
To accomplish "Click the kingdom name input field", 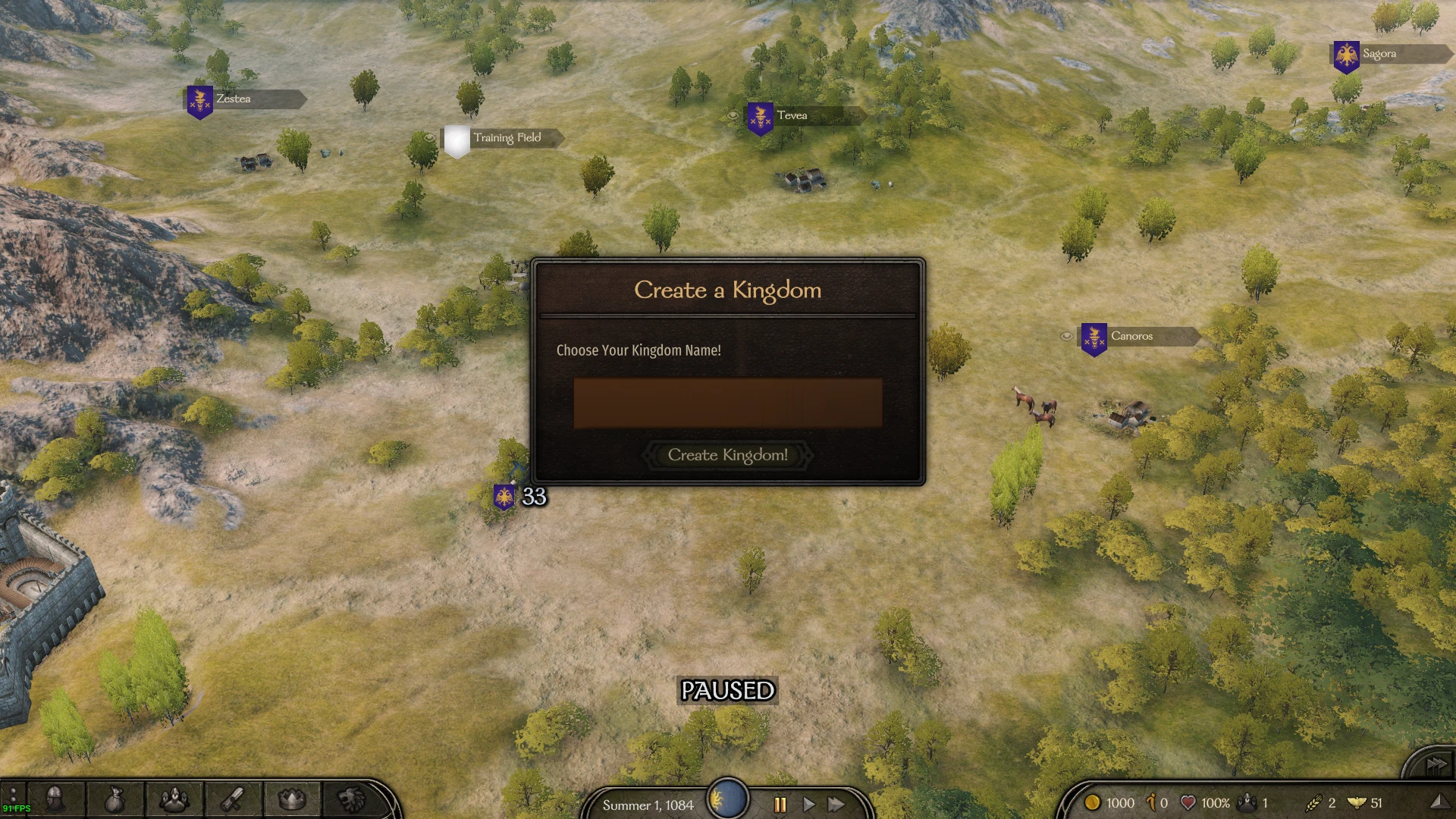I will point(728,403).
